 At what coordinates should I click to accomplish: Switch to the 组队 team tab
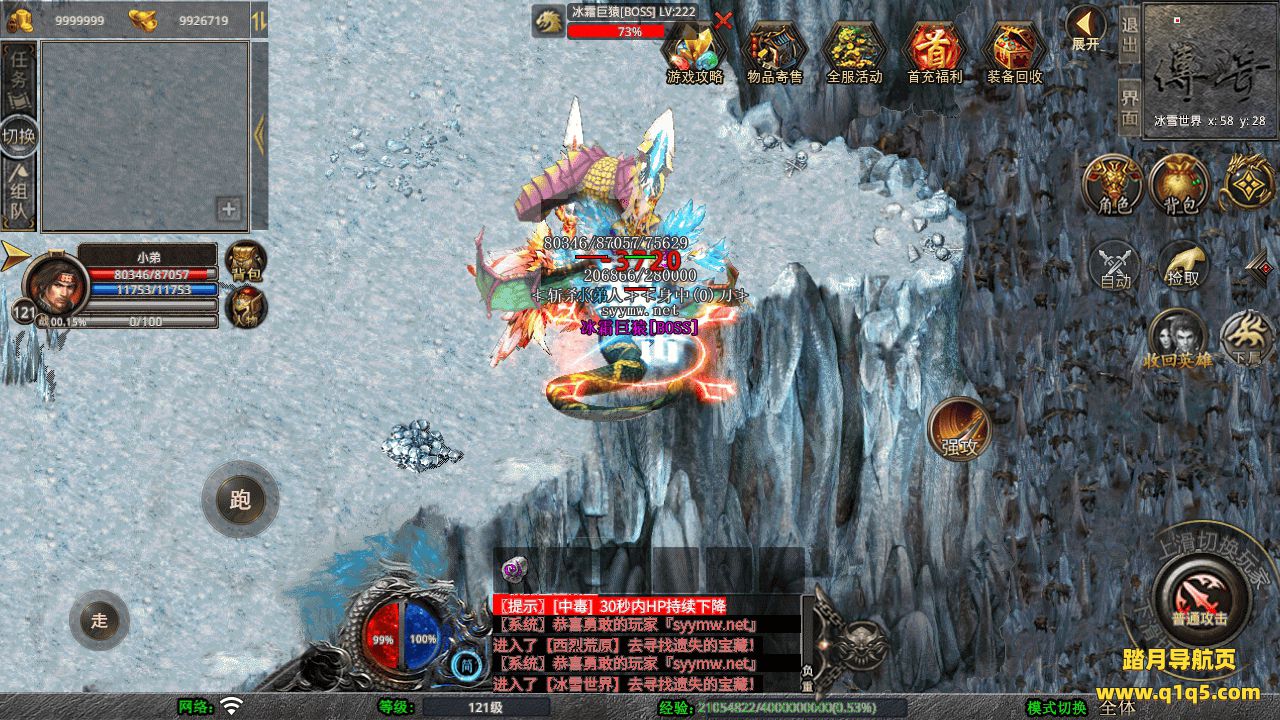pos(19,195)
